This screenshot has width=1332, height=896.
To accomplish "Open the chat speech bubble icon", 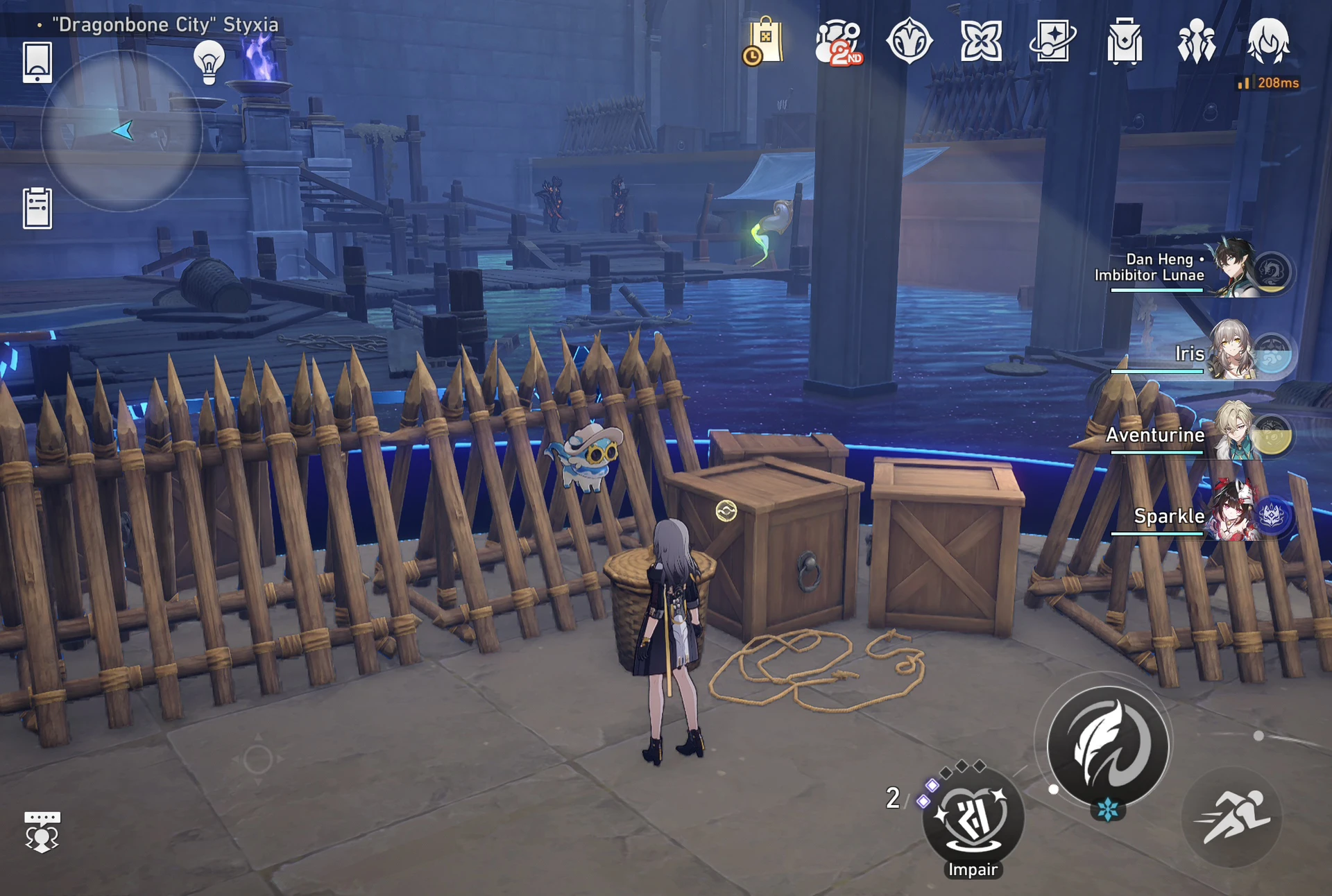I will (42, 831).
